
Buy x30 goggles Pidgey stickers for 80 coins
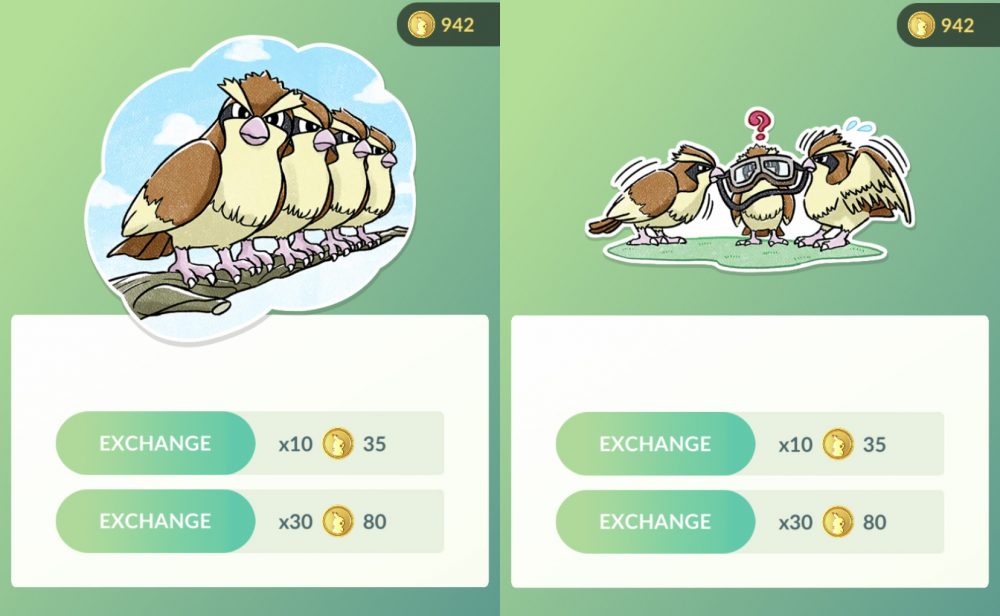pos(655,521)
